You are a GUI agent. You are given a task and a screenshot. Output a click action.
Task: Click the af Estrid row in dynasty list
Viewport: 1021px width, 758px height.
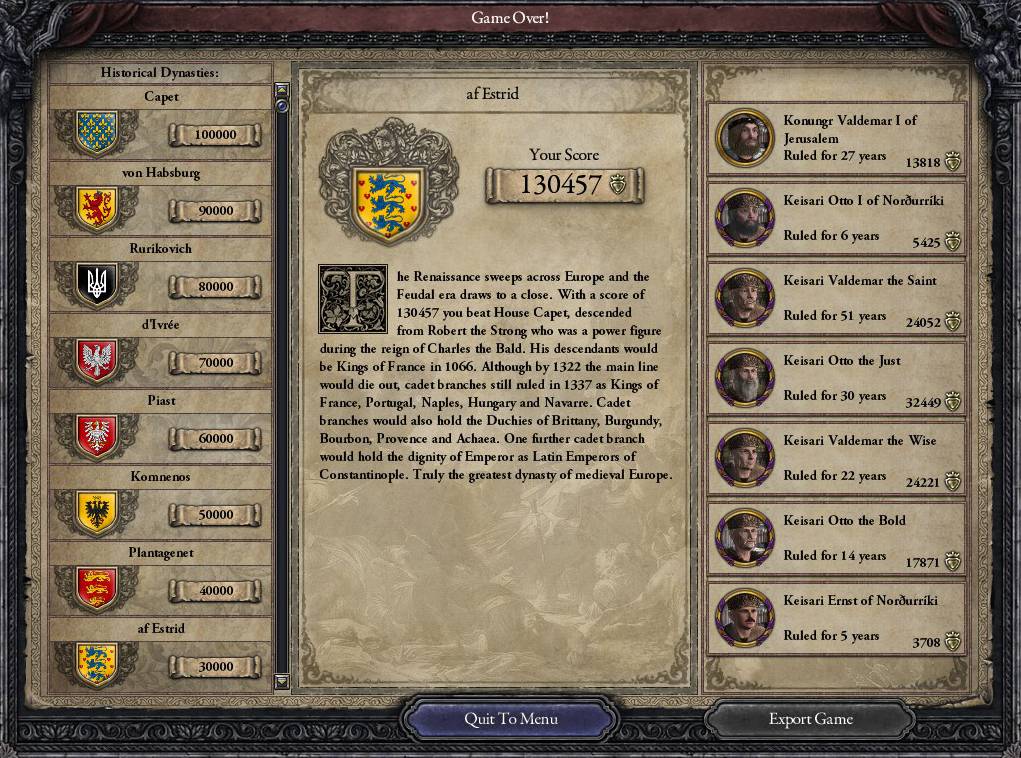[x=161, y=656]
